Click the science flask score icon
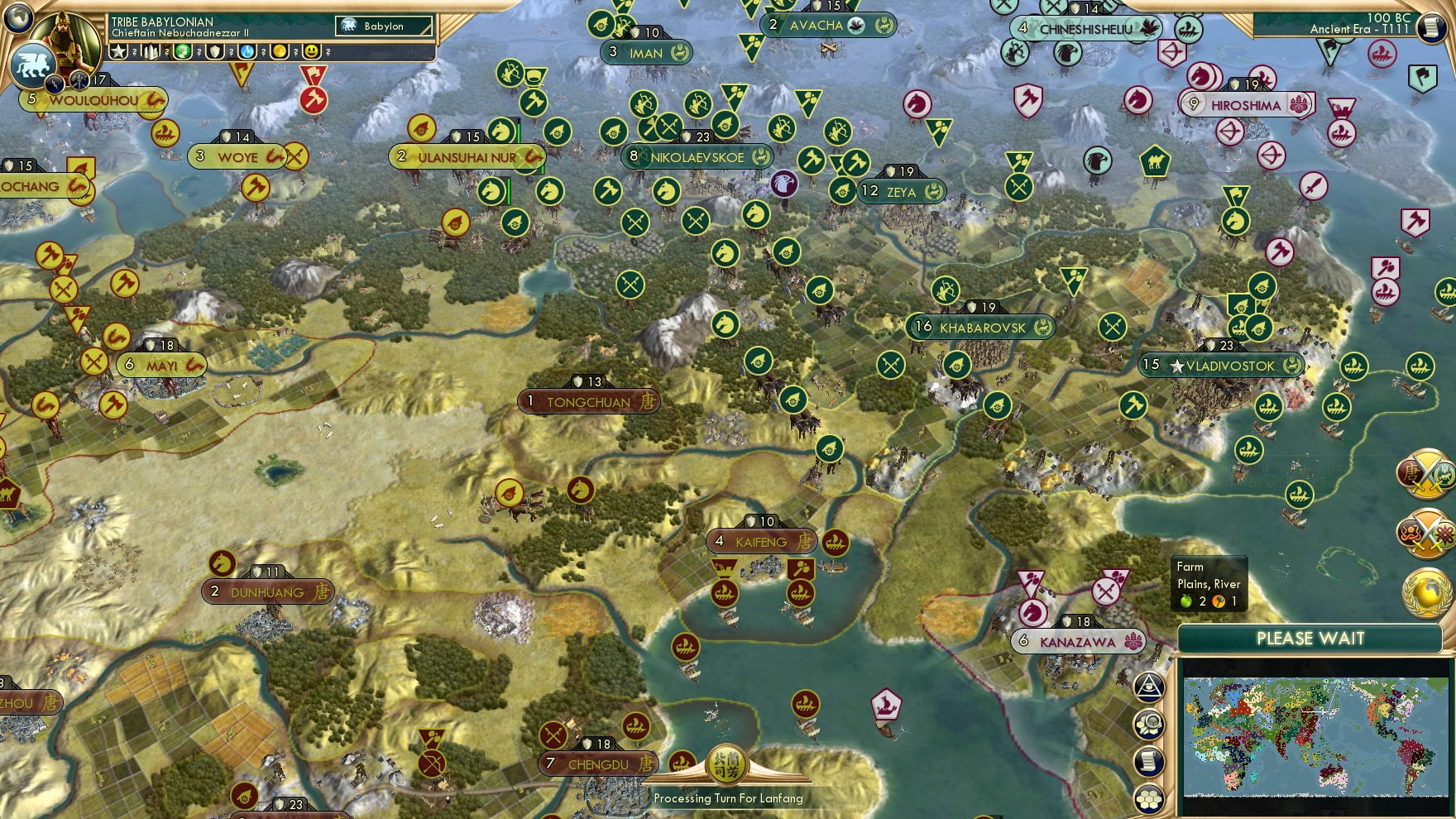 [x=246, y=52]
